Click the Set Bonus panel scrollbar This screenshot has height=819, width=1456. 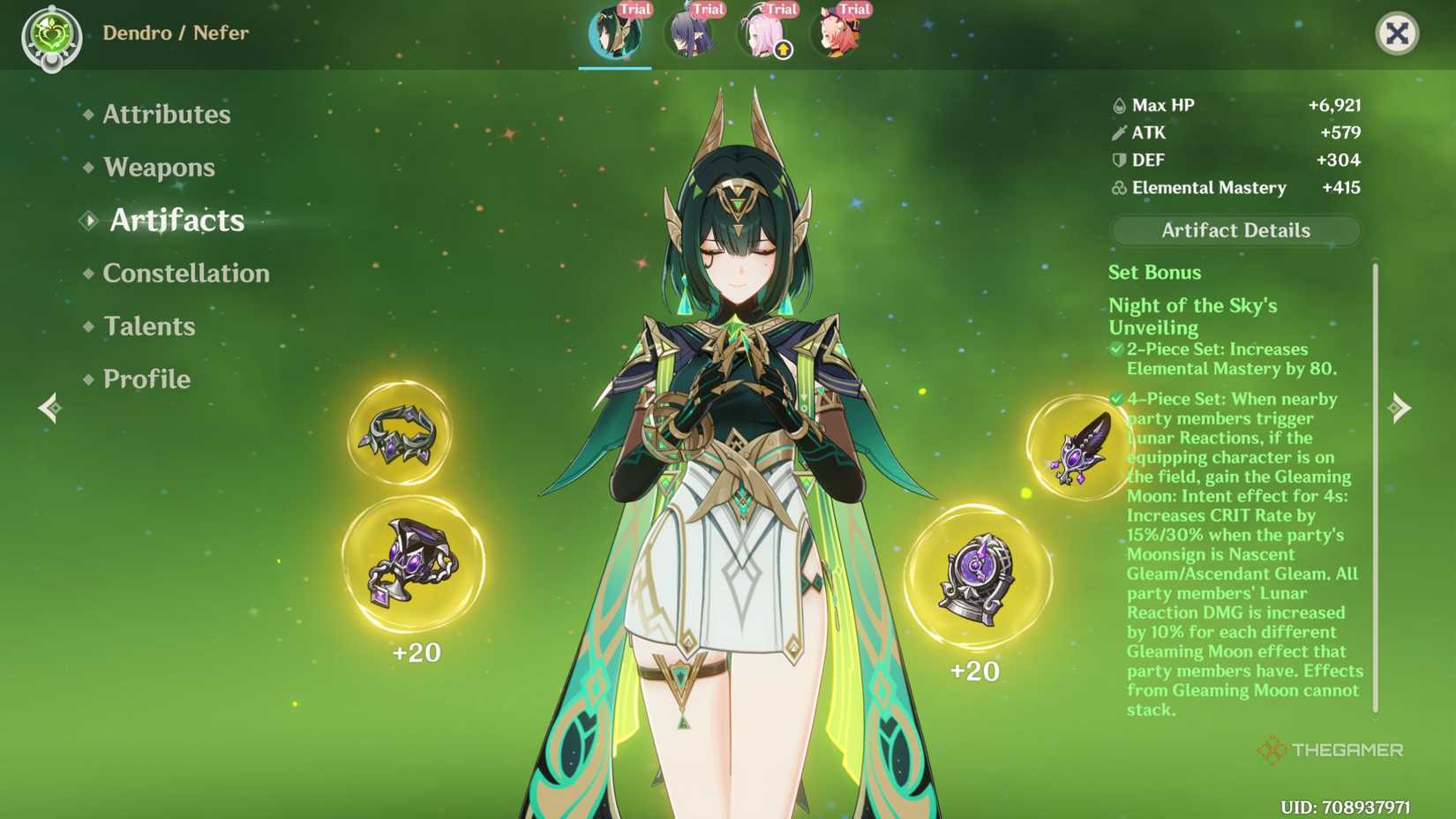(x=1376, y=485)
